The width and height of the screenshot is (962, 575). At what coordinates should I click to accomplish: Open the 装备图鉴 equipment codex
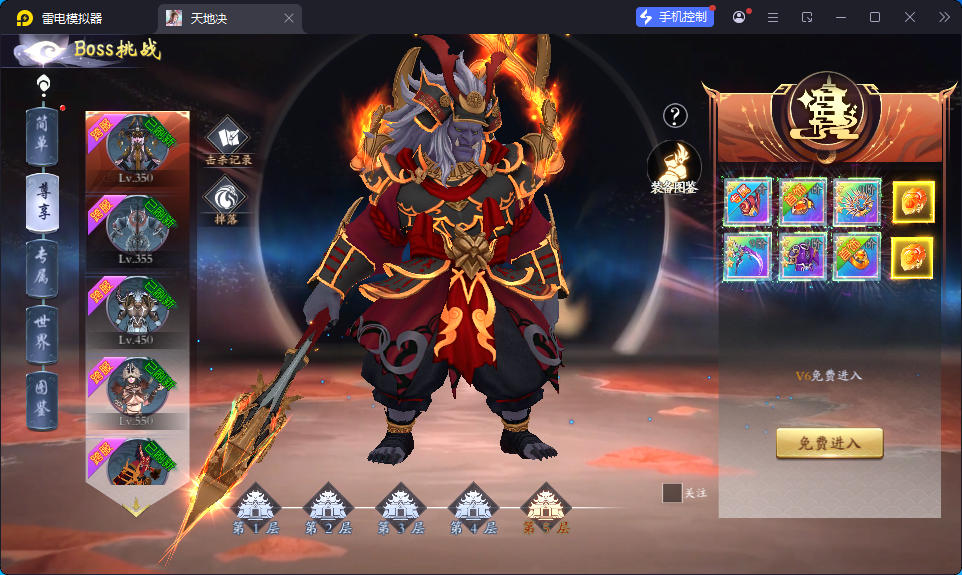(674, 168)
